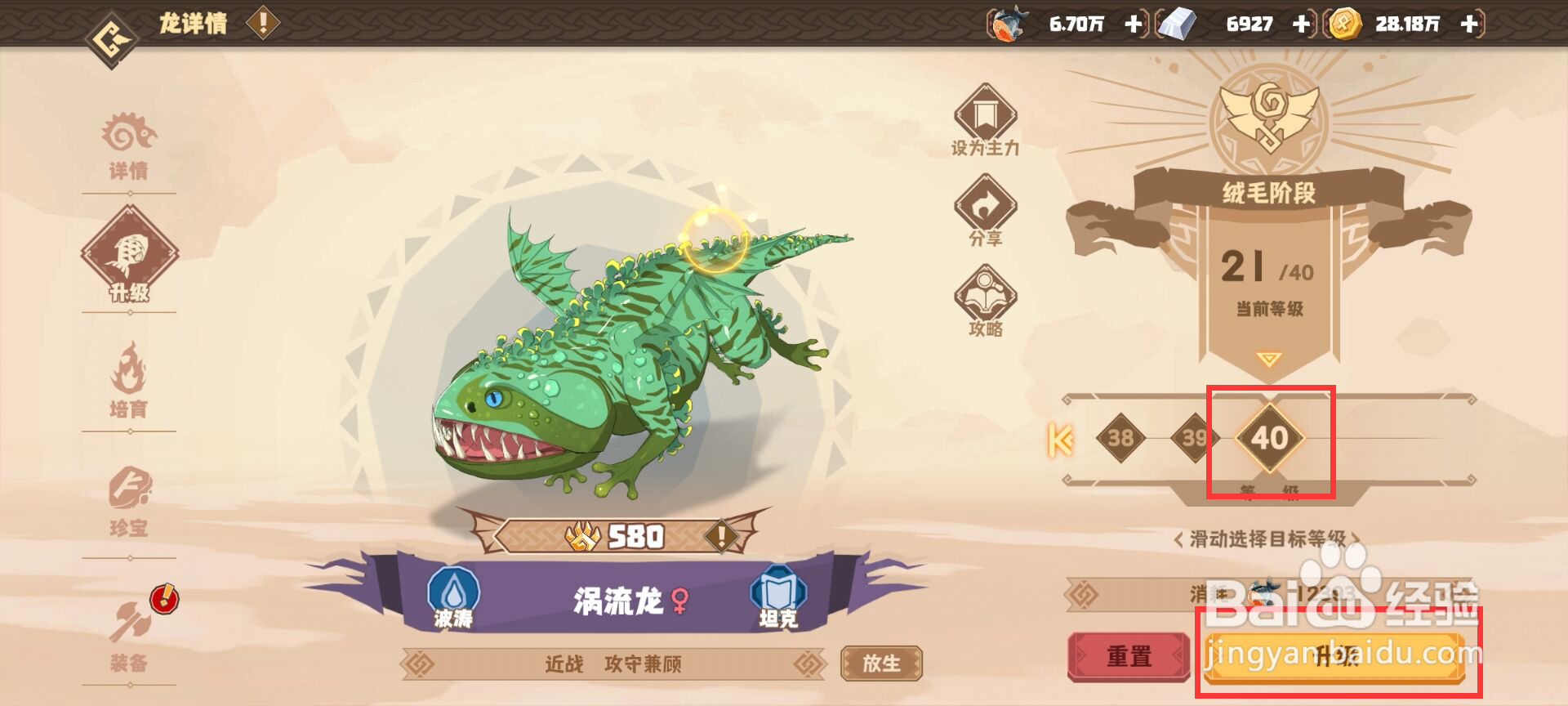The height and width of the screenshot is (706, 1568).
Task: Open the 详情 panel in sidebar
Action: (131, 147)
